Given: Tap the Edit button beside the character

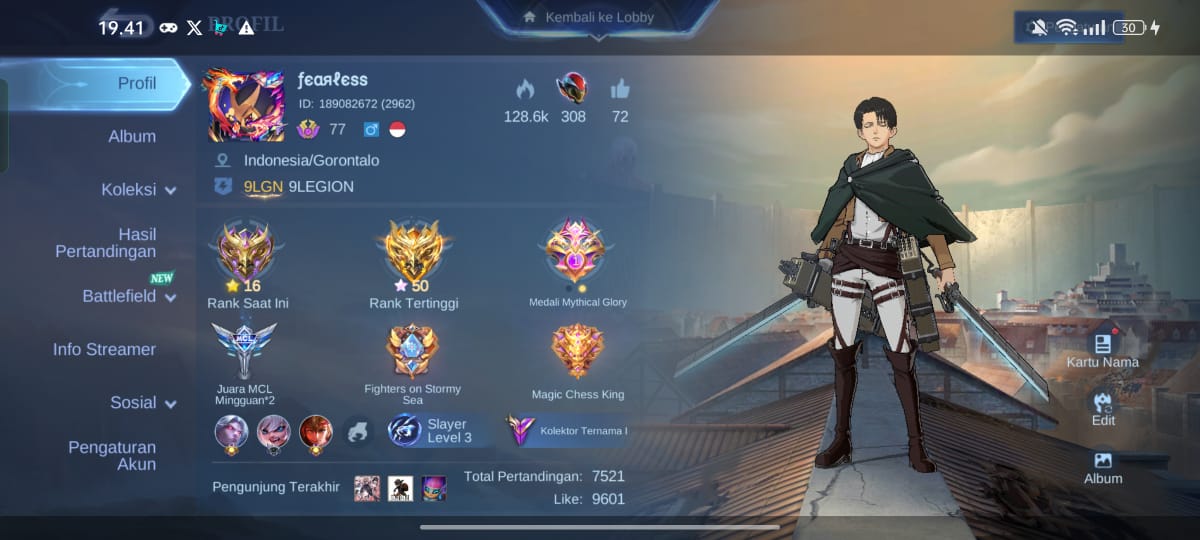Looking at the screenshot, I should [1103, 406].
